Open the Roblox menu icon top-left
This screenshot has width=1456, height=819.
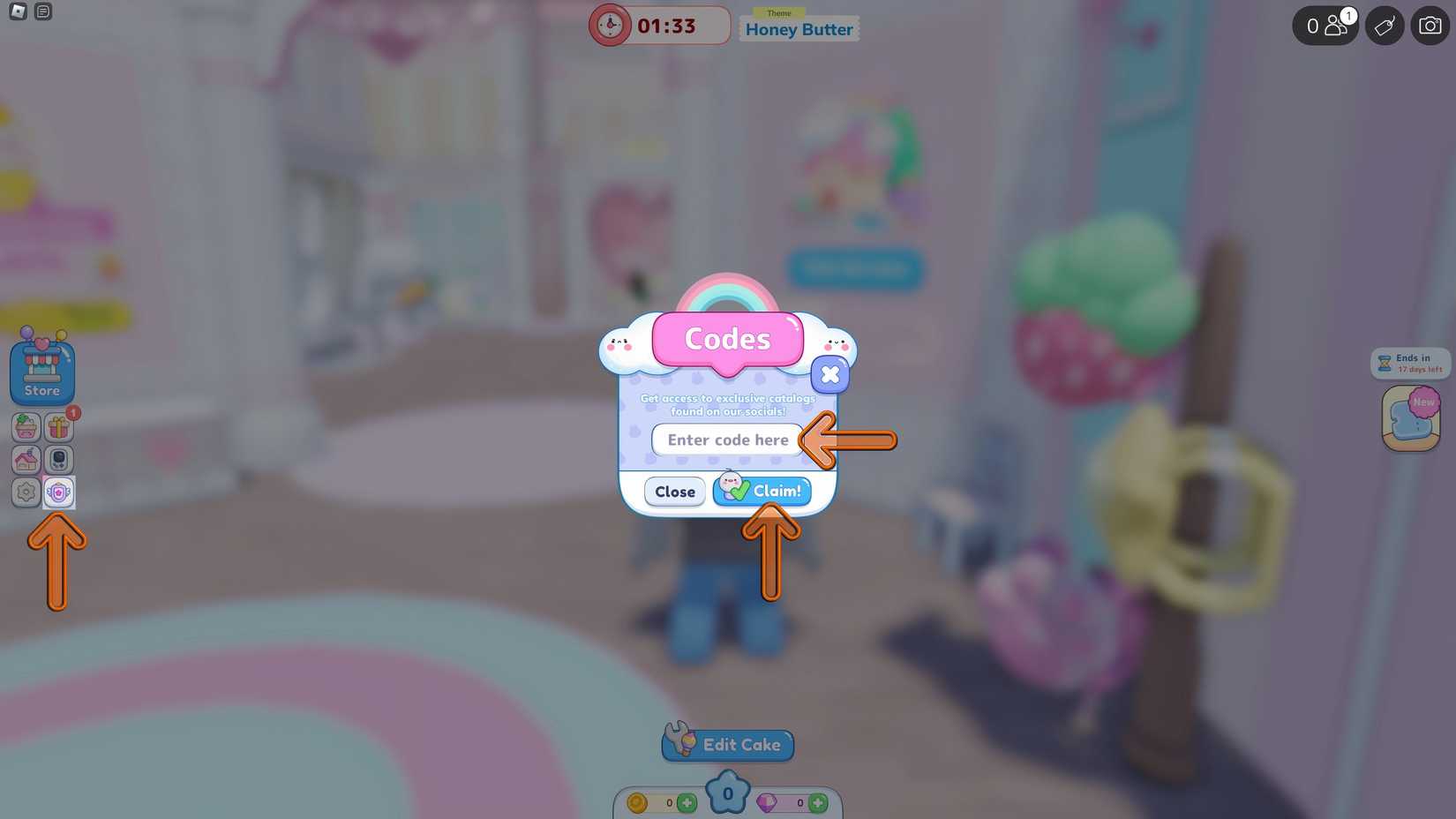click(x=18, y=11)
